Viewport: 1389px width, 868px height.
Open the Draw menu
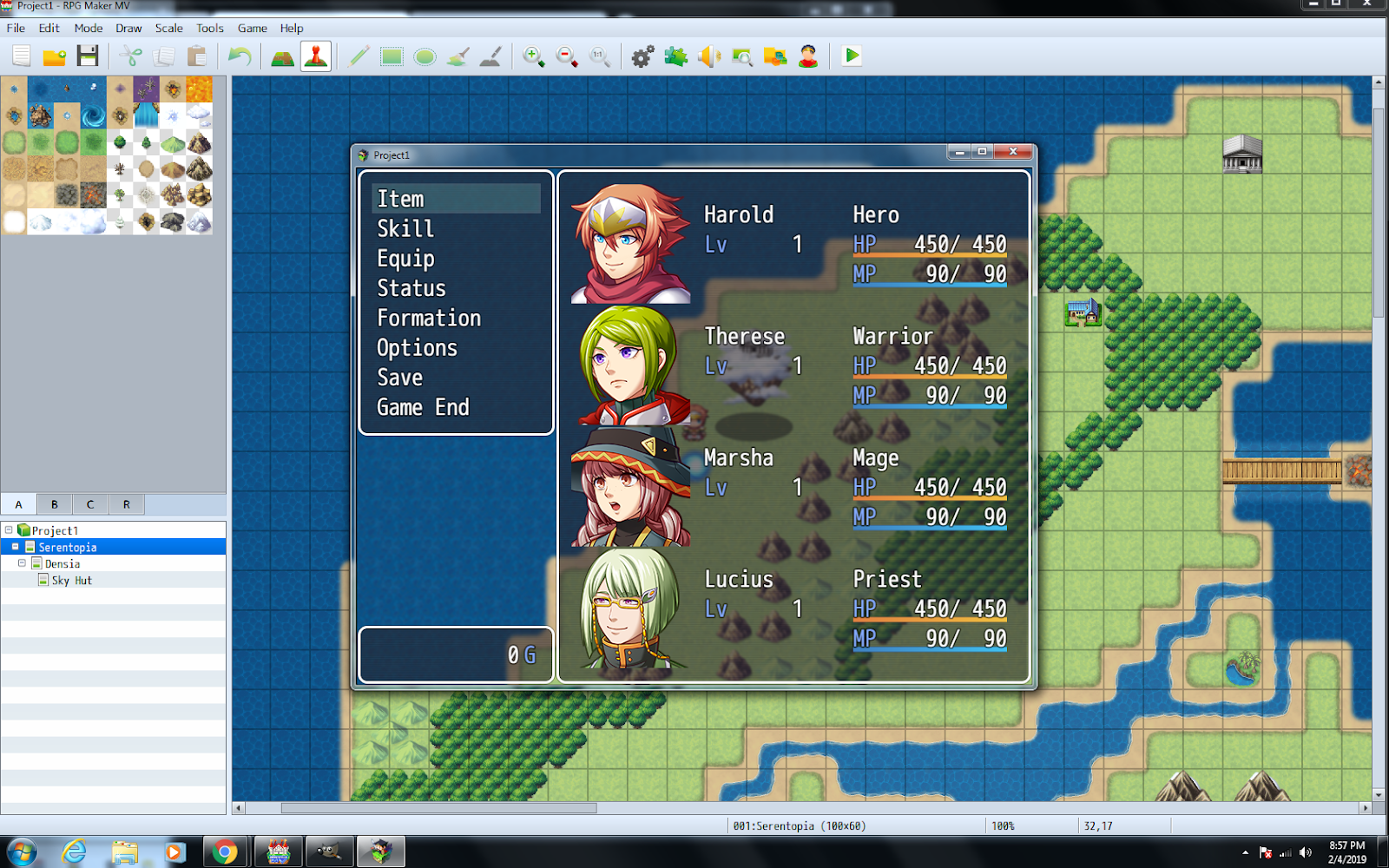pyautogui.click(x=128, y=28)
